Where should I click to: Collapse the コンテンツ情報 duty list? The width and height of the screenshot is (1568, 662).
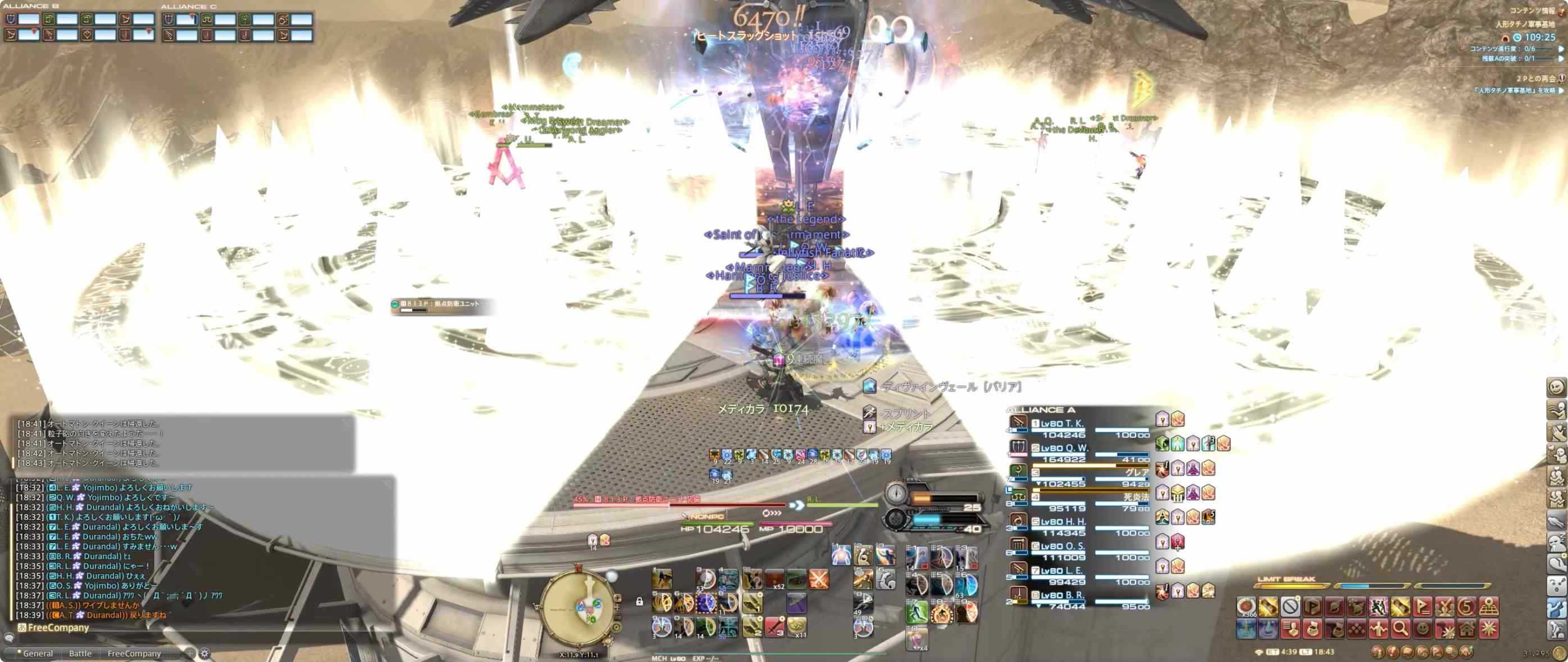coord(1560,12)
